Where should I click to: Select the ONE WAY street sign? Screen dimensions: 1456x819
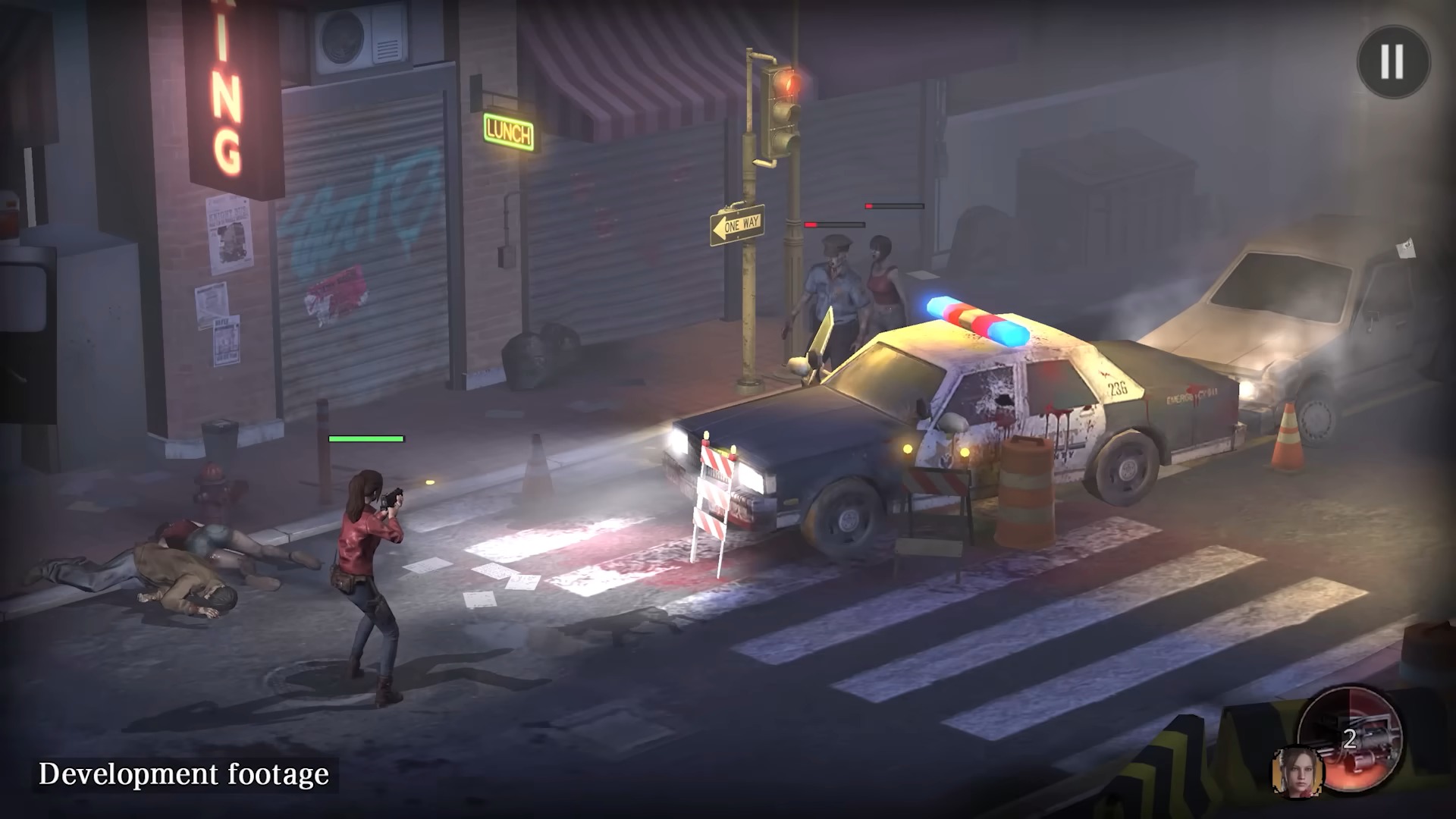coord(739,223)
